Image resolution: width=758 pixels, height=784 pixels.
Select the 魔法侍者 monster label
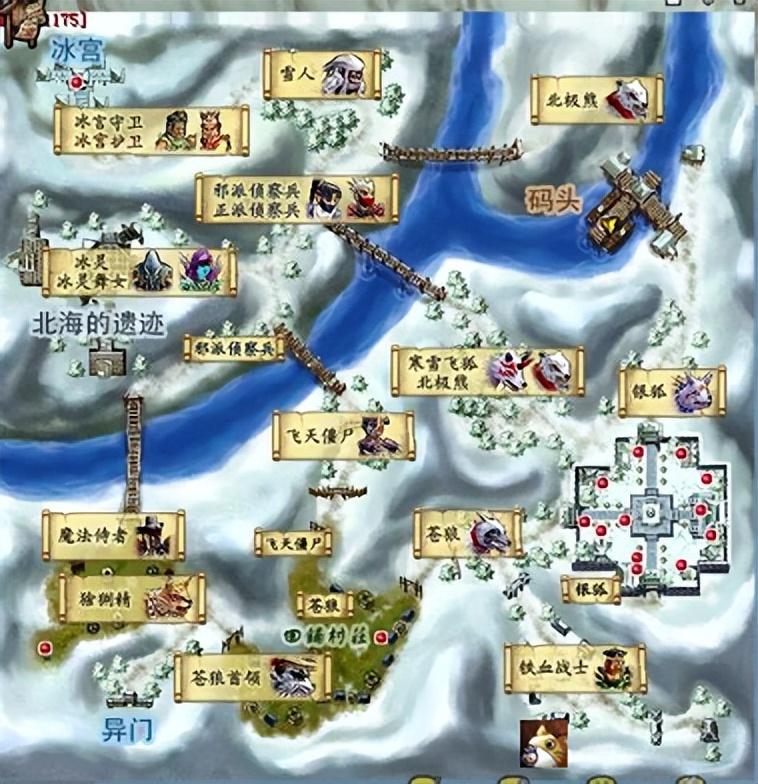(x=113, y=536)
